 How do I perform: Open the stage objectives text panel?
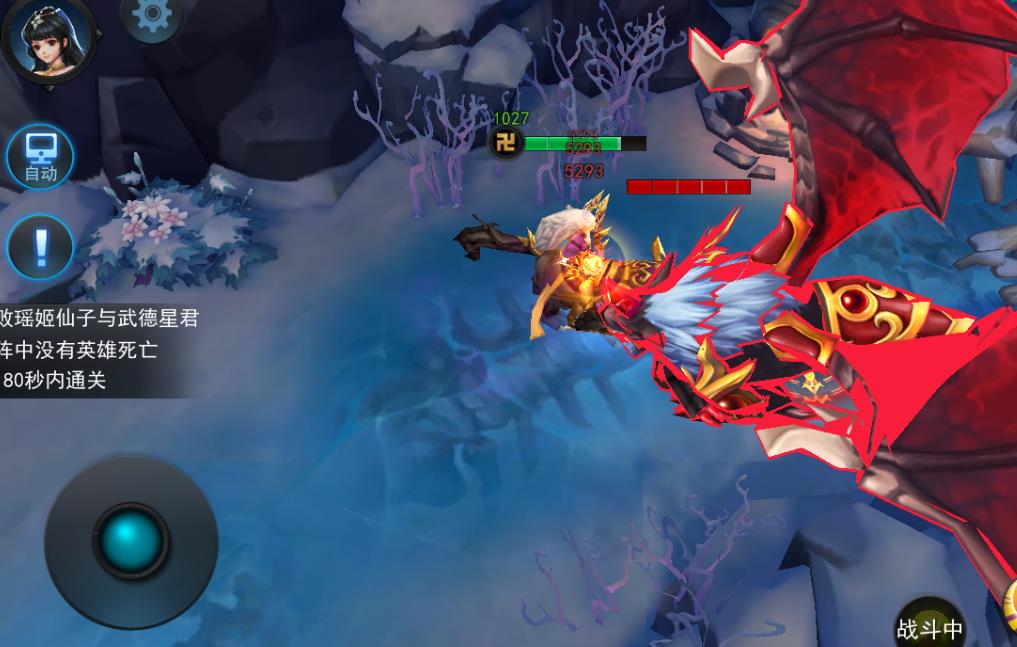[98, 349]
